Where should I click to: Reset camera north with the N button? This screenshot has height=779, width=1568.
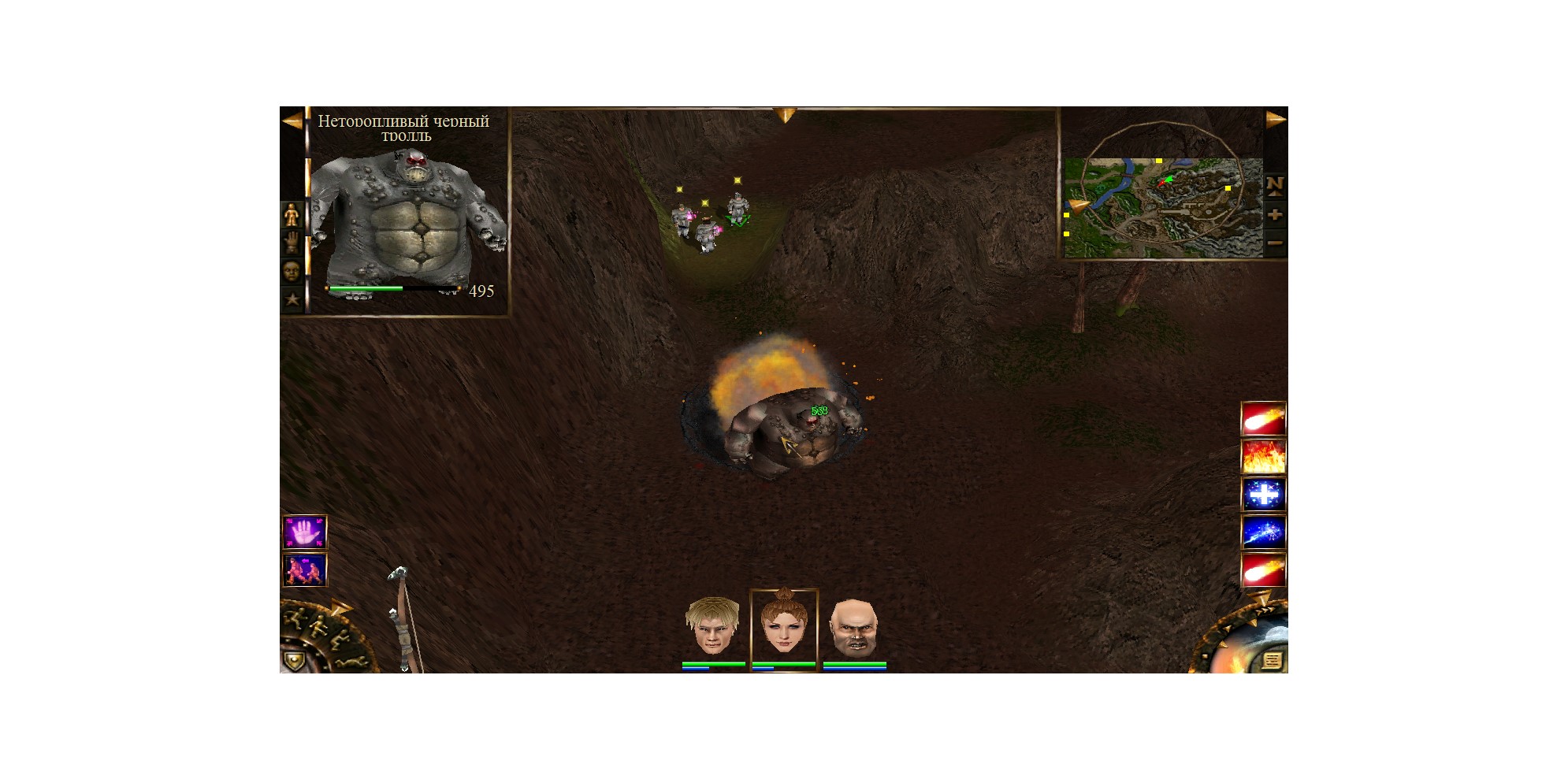[x=1275, y=185]
